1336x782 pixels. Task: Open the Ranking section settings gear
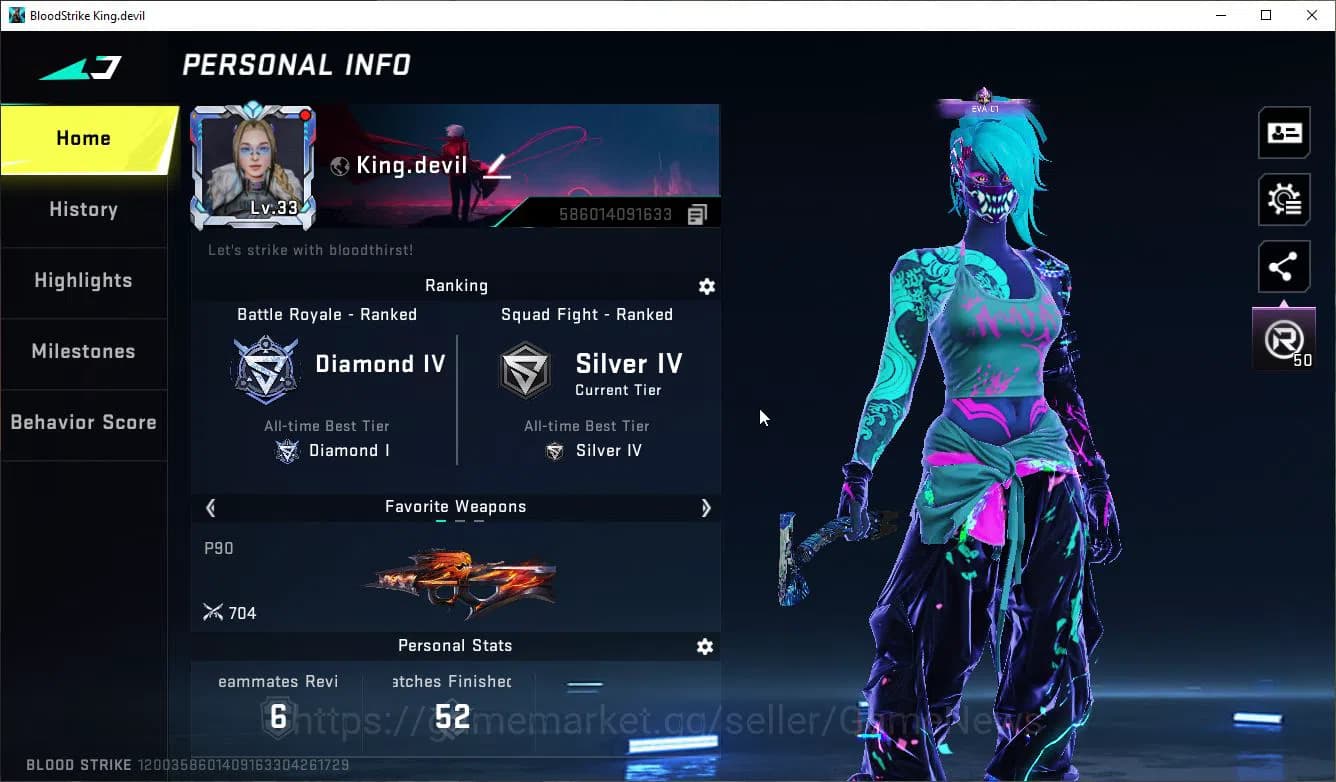pyautogui.click(x=707, y=287)
